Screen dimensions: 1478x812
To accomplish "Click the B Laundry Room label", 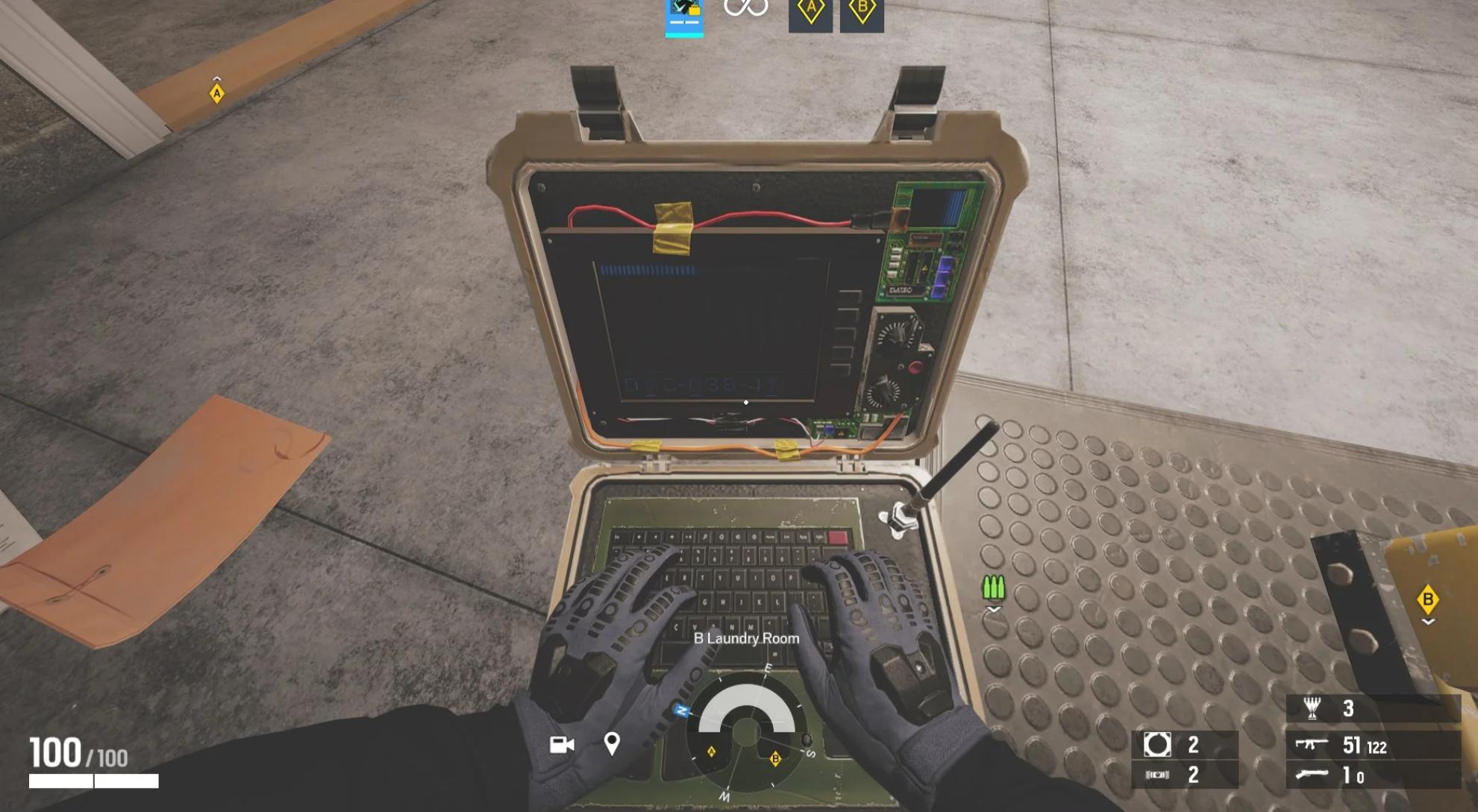I will (x=745, y=639).
